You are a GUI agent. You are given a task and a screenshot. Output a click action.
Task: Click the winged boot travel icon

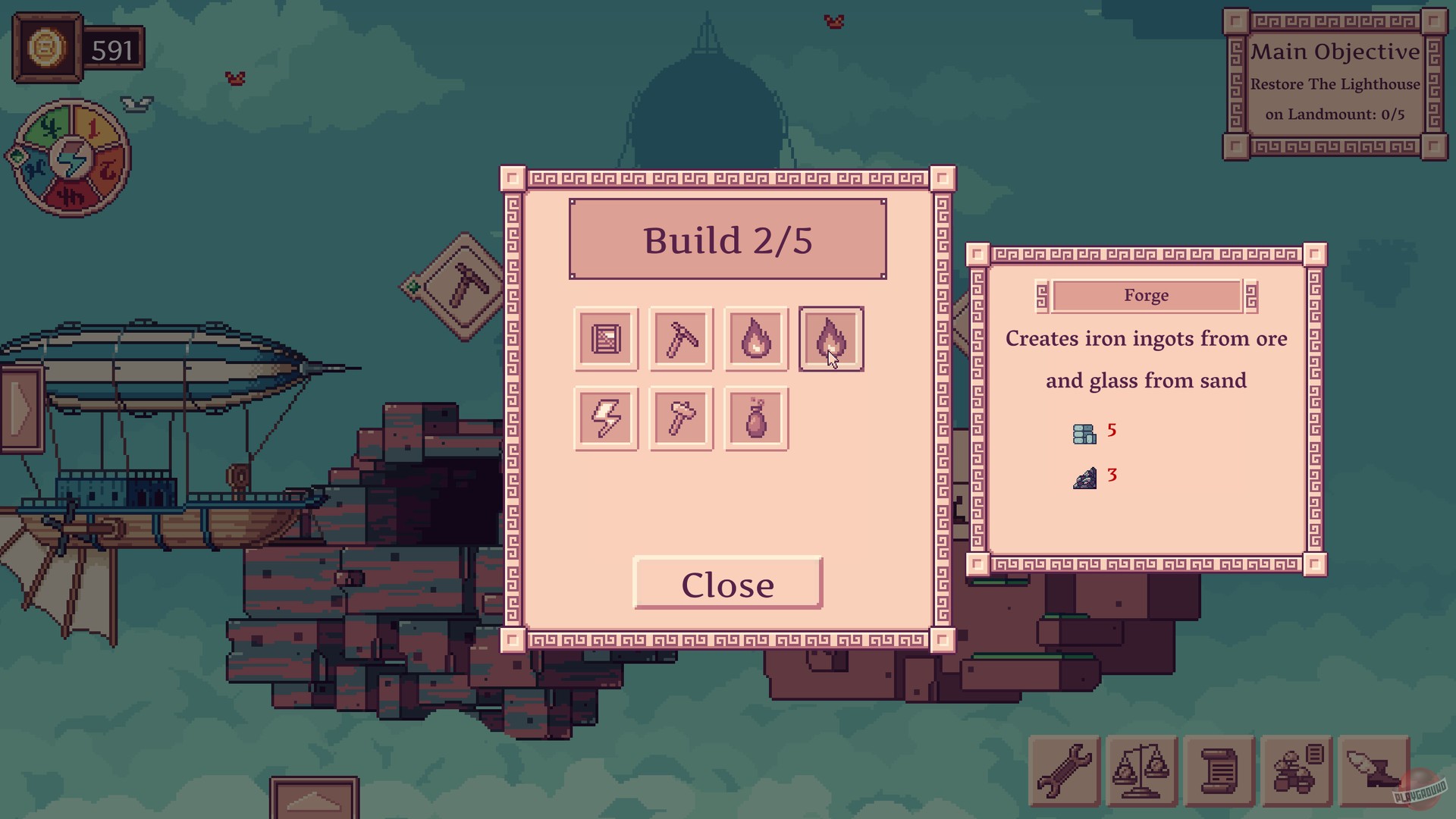(1373, 770)
